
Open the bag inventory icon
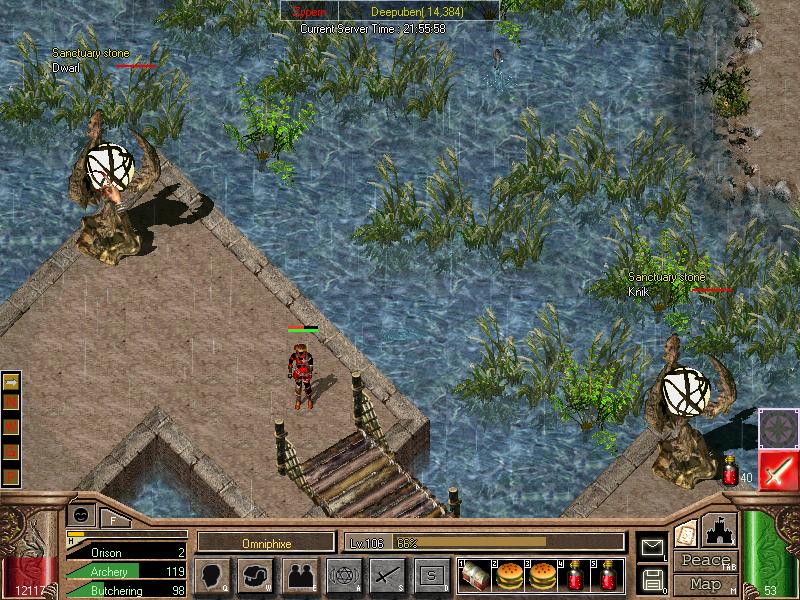tap(256, 576)
